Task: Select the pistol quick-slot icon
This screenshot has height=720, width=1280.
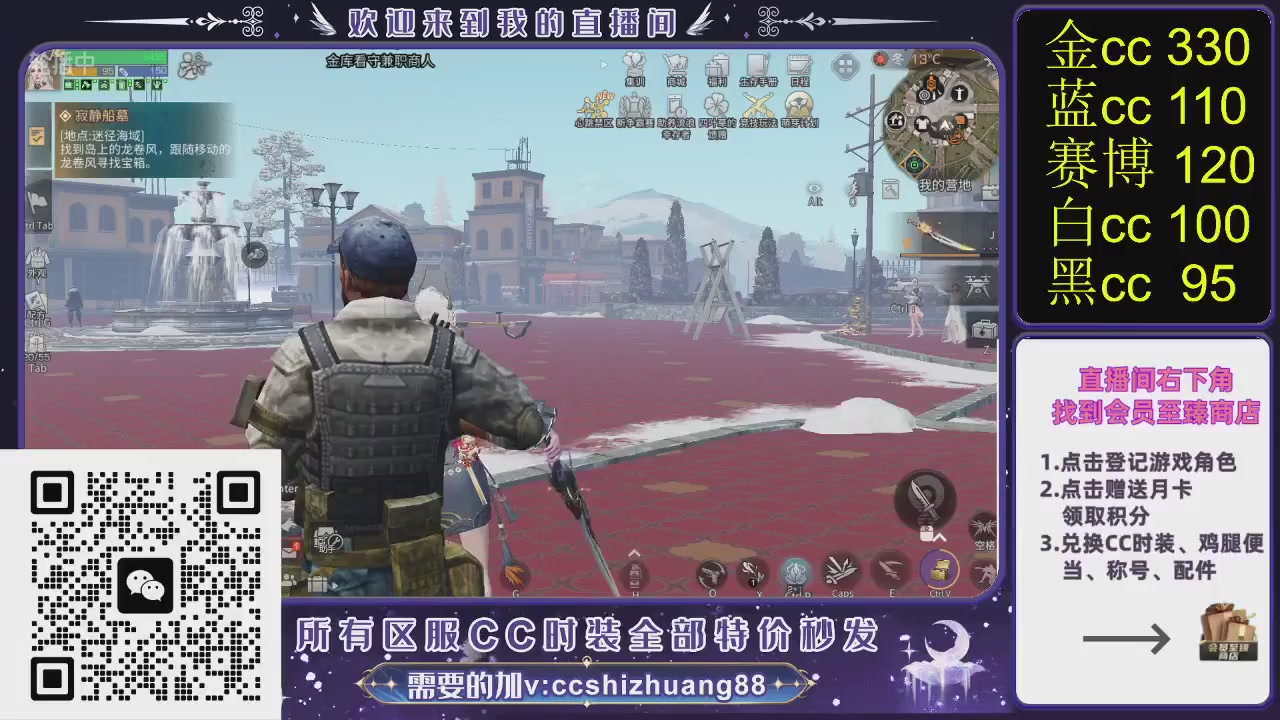Action: coord(712,572)
